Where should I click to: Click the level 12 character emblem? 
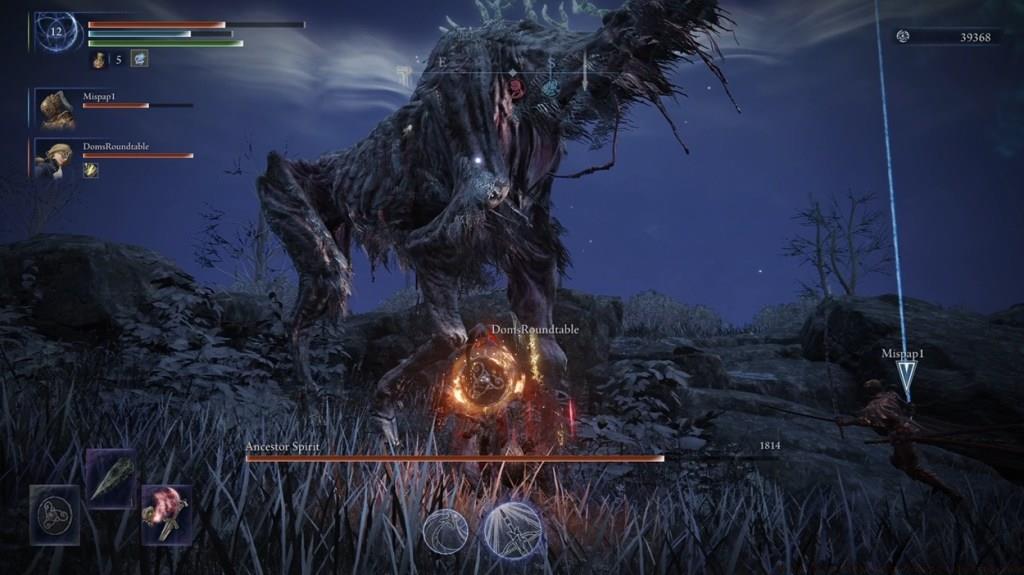click(x=57, y=32)
